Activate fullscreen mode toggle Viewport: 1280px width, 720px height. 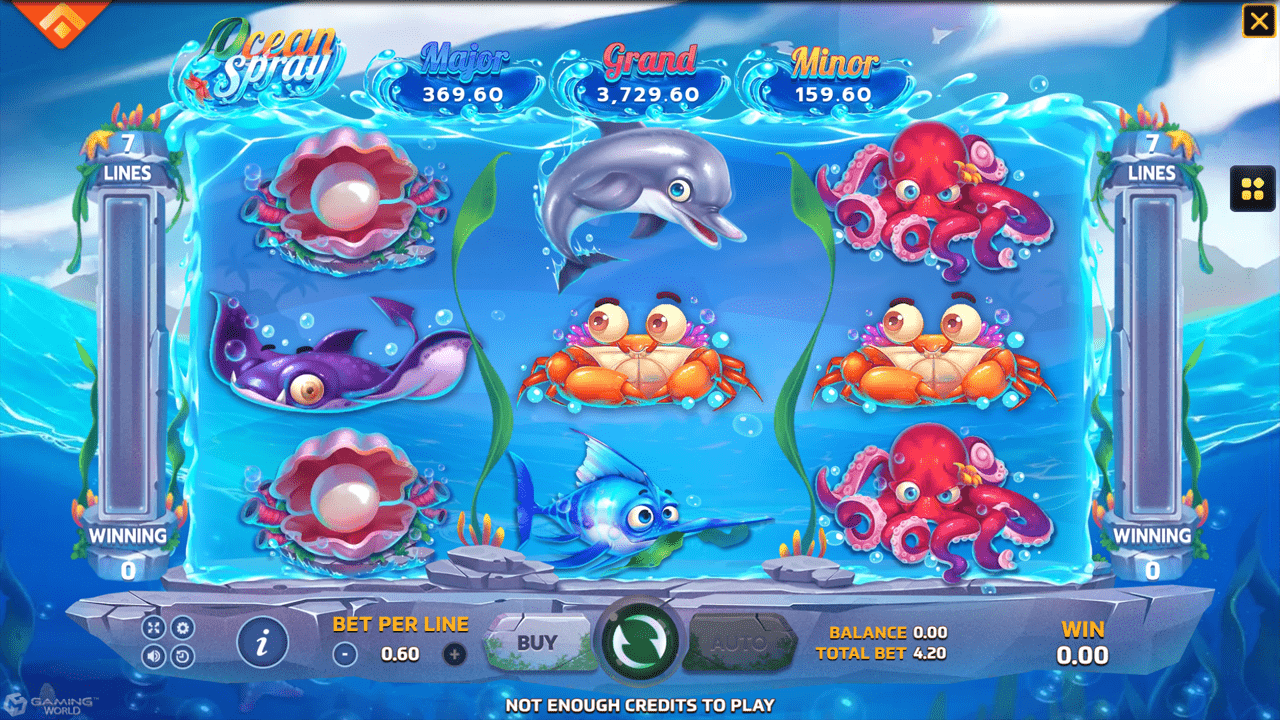point(154,628)
